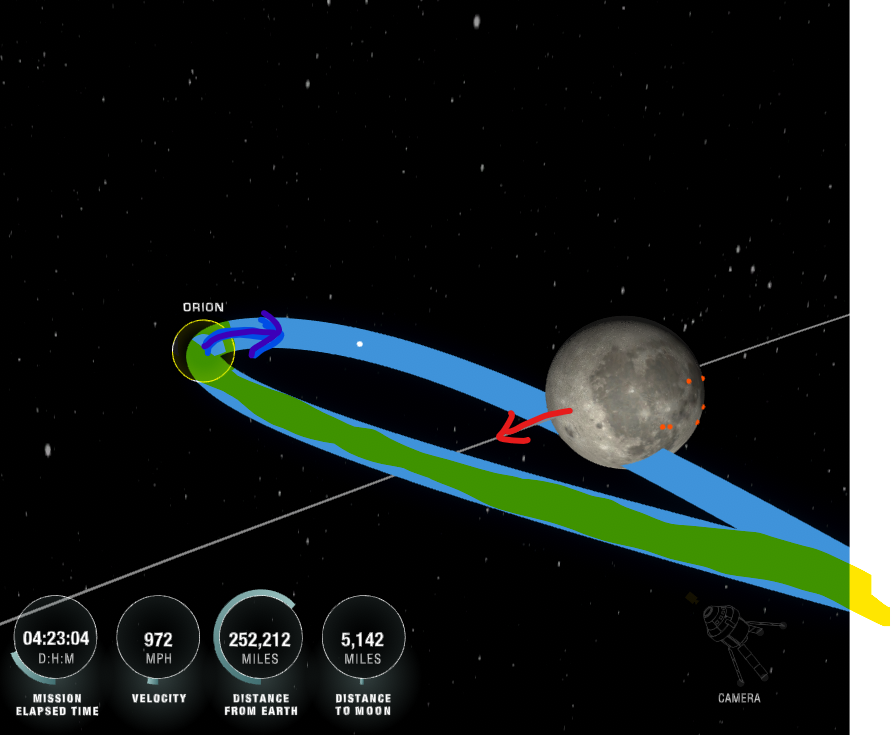Open the spacecraft Camera view control
Viewport: 893px width, 735px height.
(x=738, y=645)
